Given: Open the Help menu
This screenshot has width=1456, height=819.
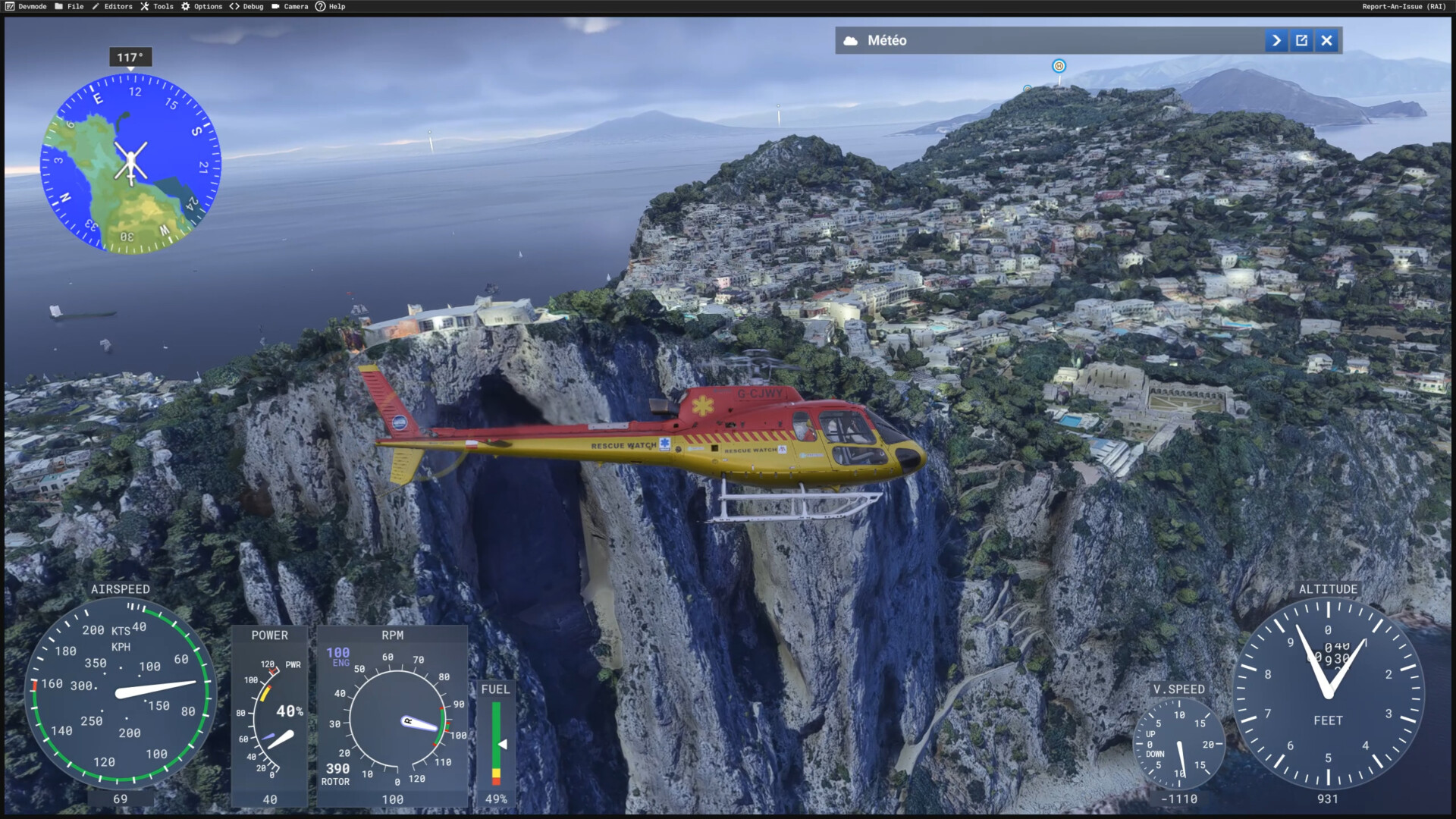Looking at the screenshot, I should (x=331, y=7).
